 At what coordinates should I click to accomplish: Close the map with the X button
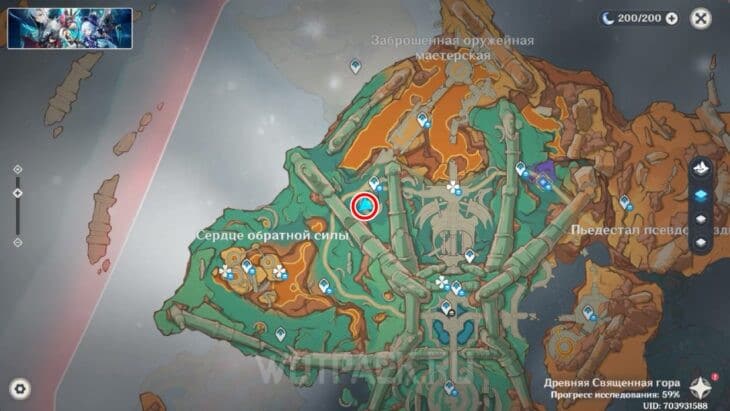(x=701, y=18)
